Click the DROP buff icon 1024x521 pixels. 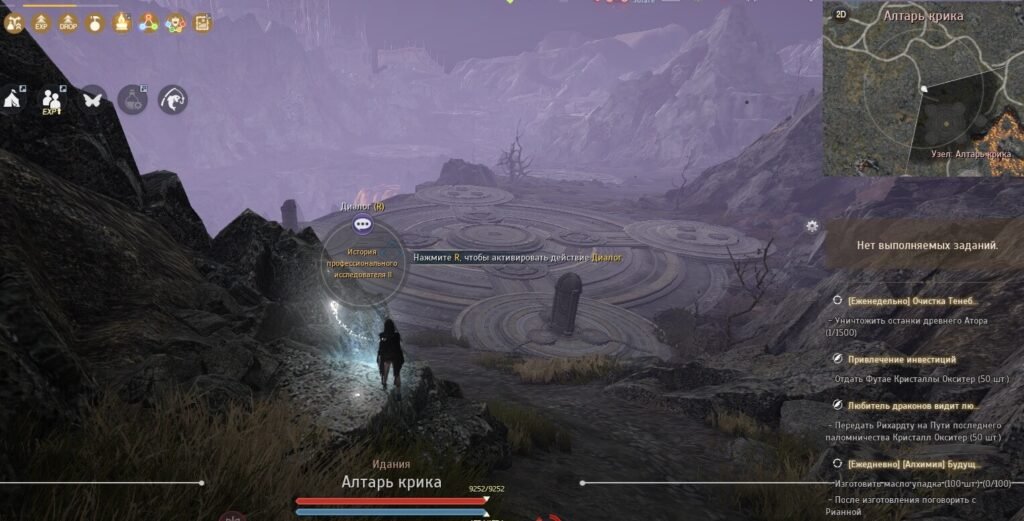pyautogui.click(x=68, y=22)
